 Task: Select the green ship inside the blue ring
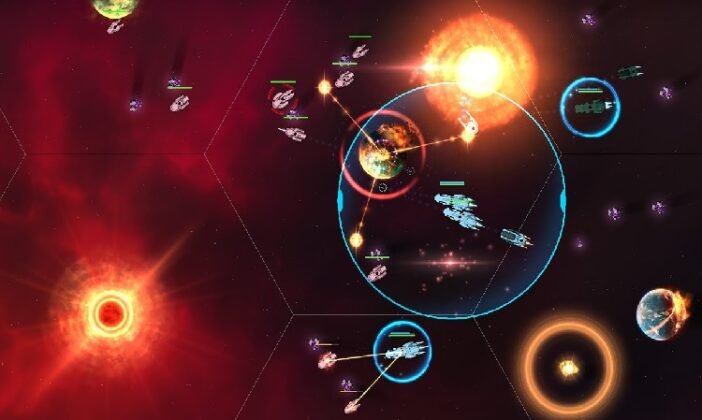[x=590, y=106]
